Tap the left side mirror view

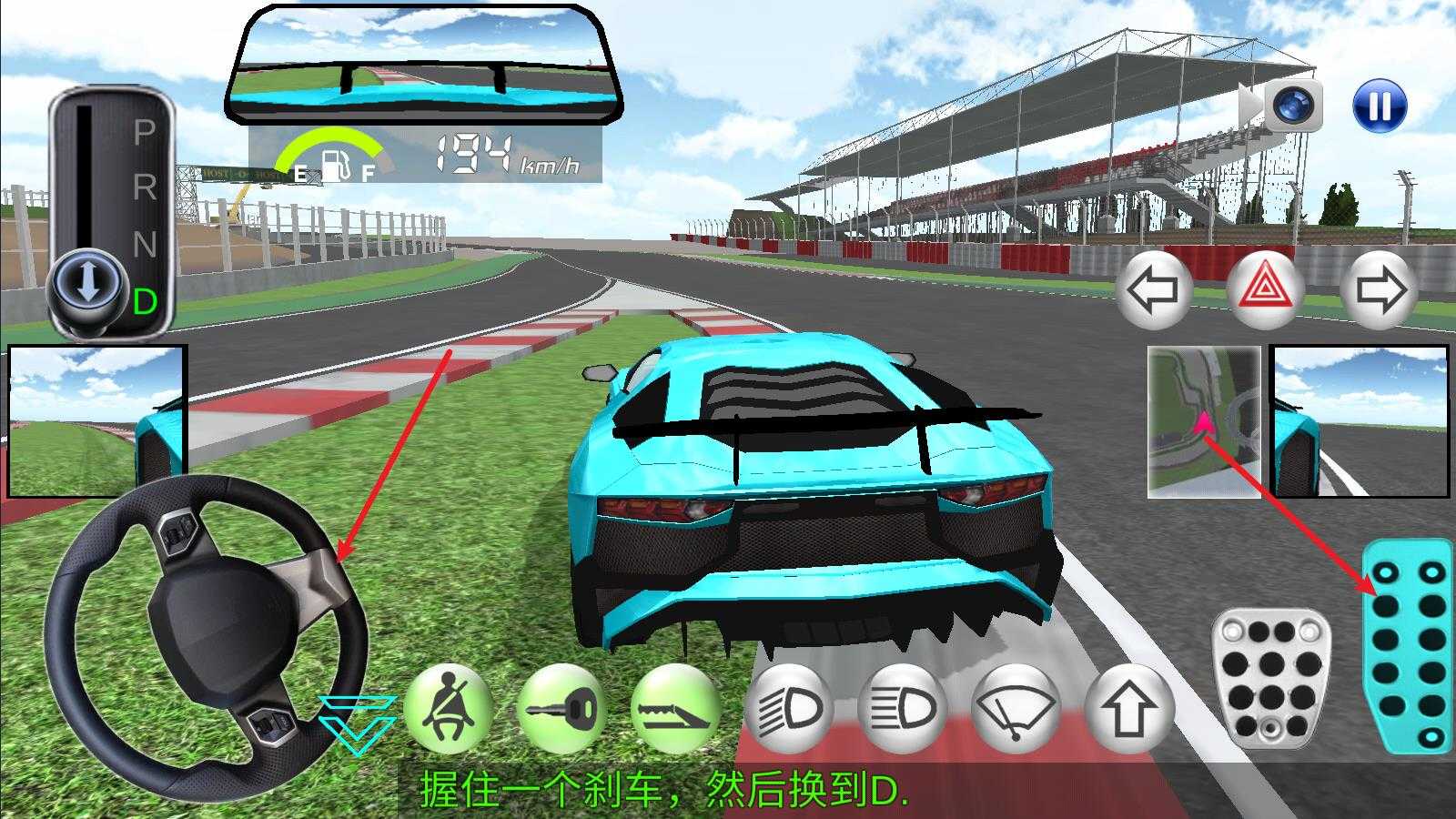(97, 420)
